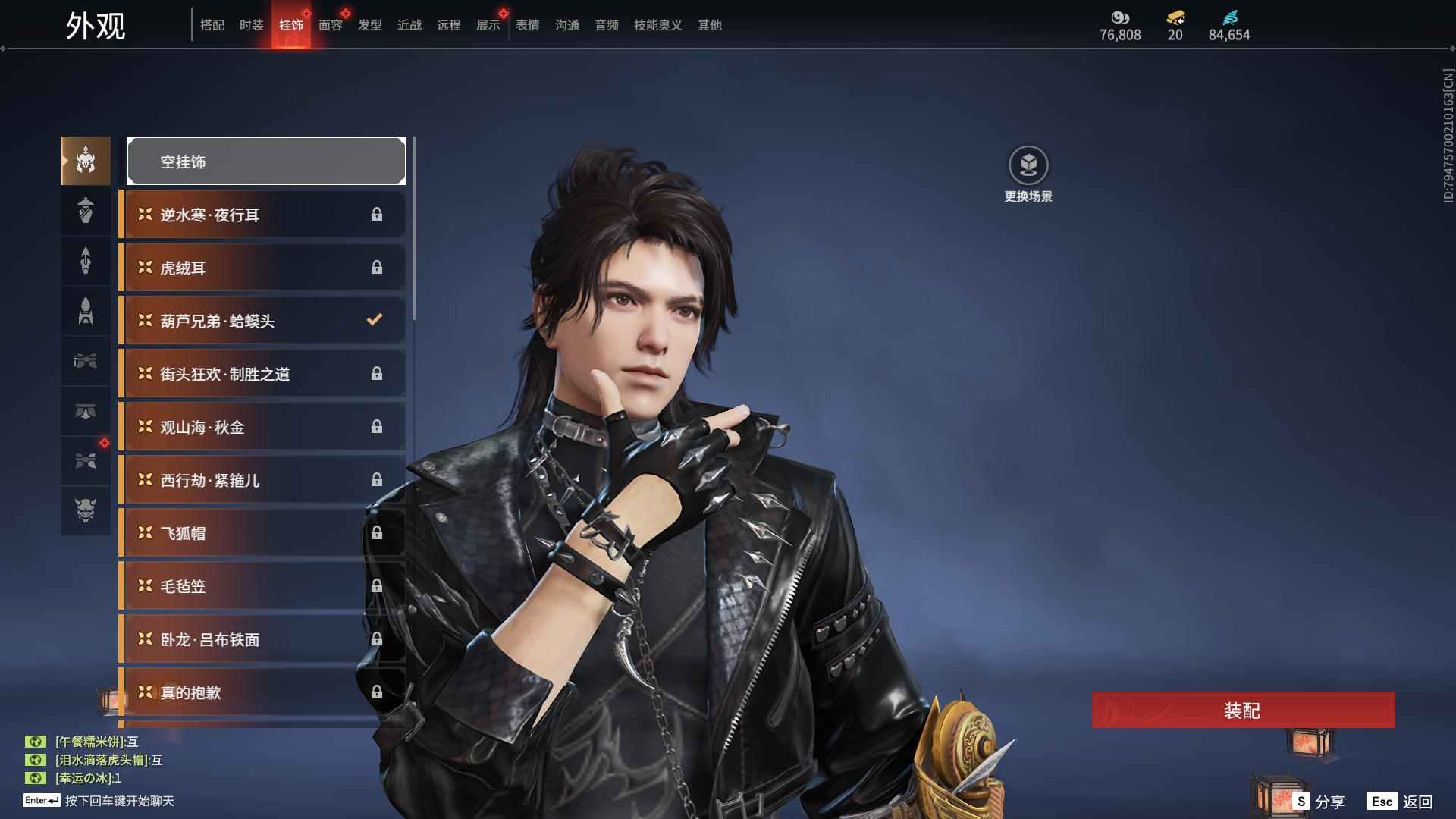The image size is (1456, 819).
Task: Open the 分享 share option
Action: click(x=1319, y=801)
